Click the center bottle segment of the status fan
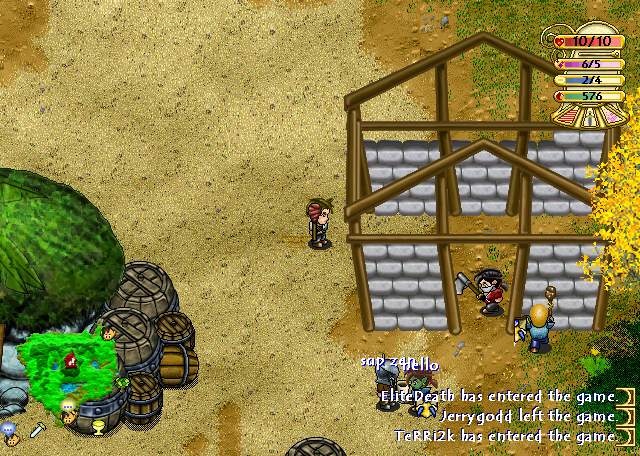This screenshot has width=640, height=456. tap(587, 117)
